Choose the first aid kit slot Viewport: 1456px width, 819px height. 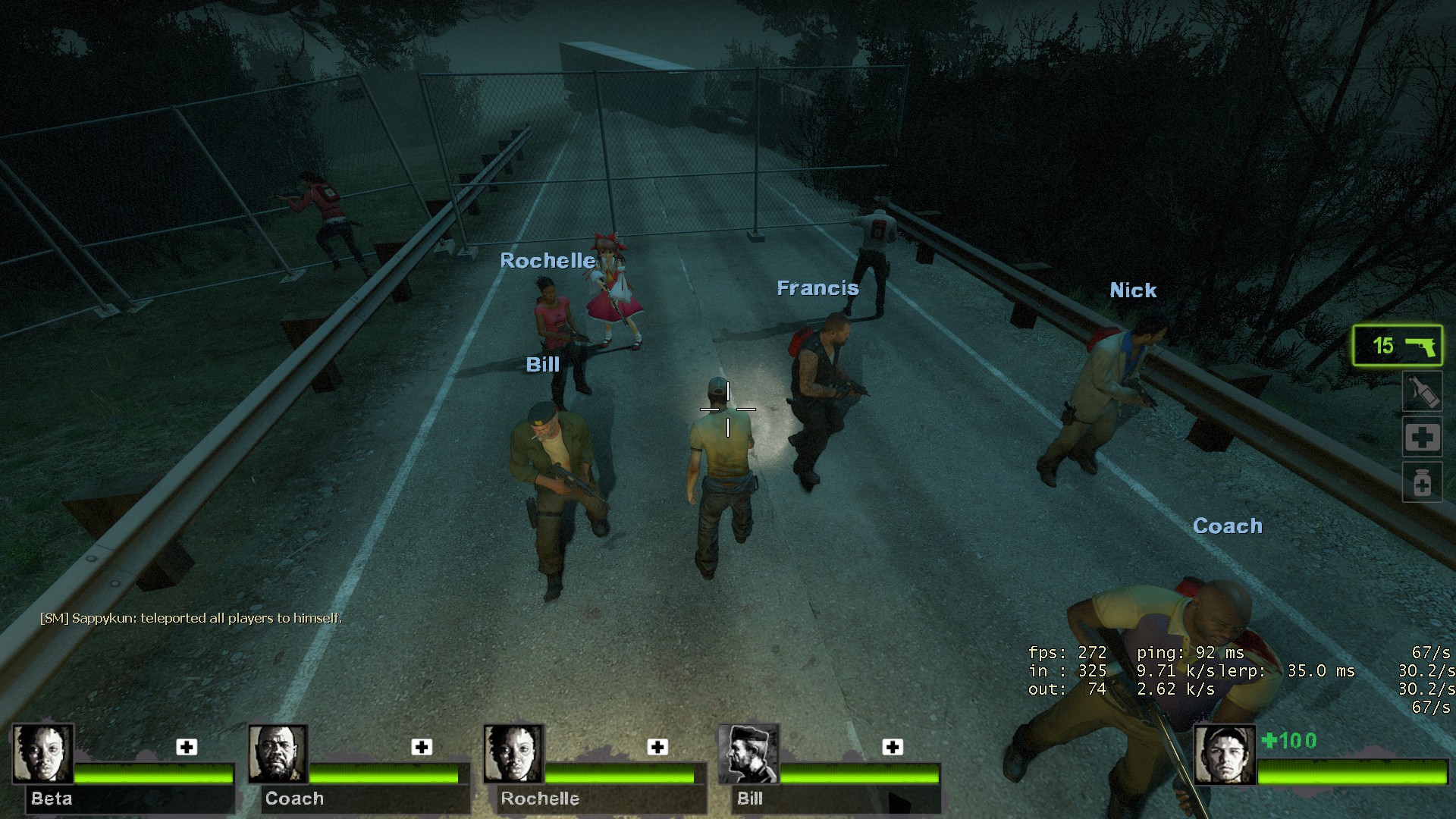click(x=1421, y=437)
